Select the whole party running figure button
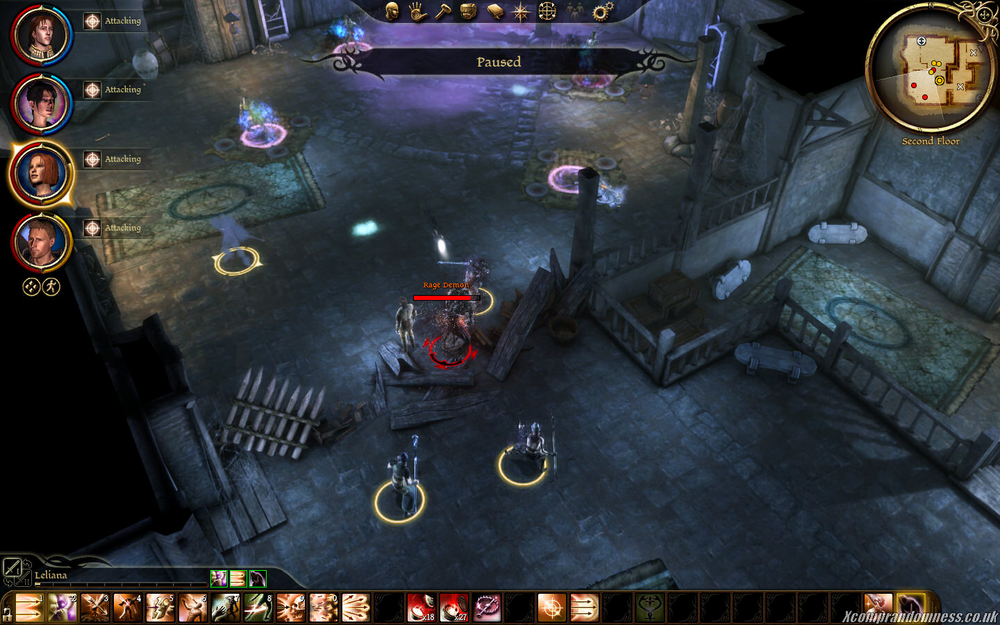 click(51, 287)
